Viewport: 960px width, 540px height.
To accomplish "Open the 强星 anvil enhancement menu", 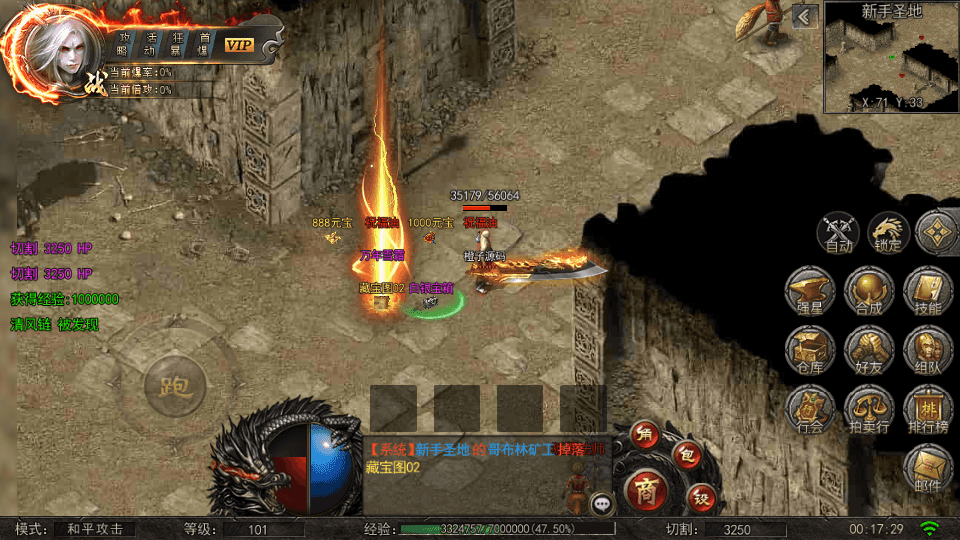I will tap(809, 292).
